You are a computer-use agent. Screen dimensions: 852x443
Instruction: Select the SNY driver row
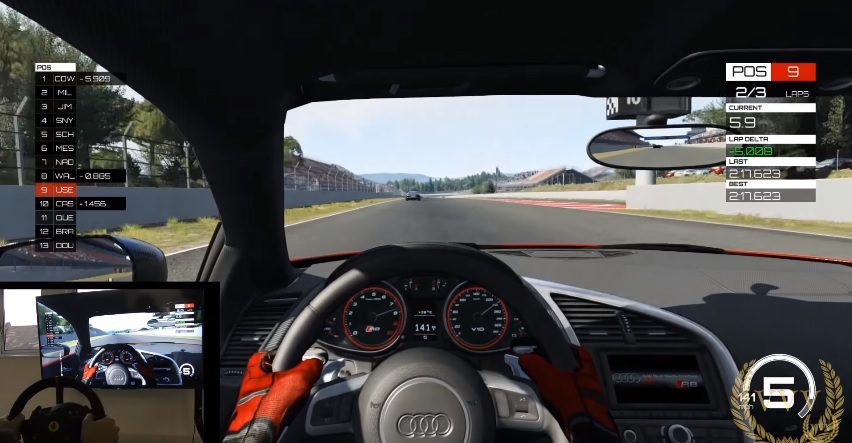click(64, 120)
